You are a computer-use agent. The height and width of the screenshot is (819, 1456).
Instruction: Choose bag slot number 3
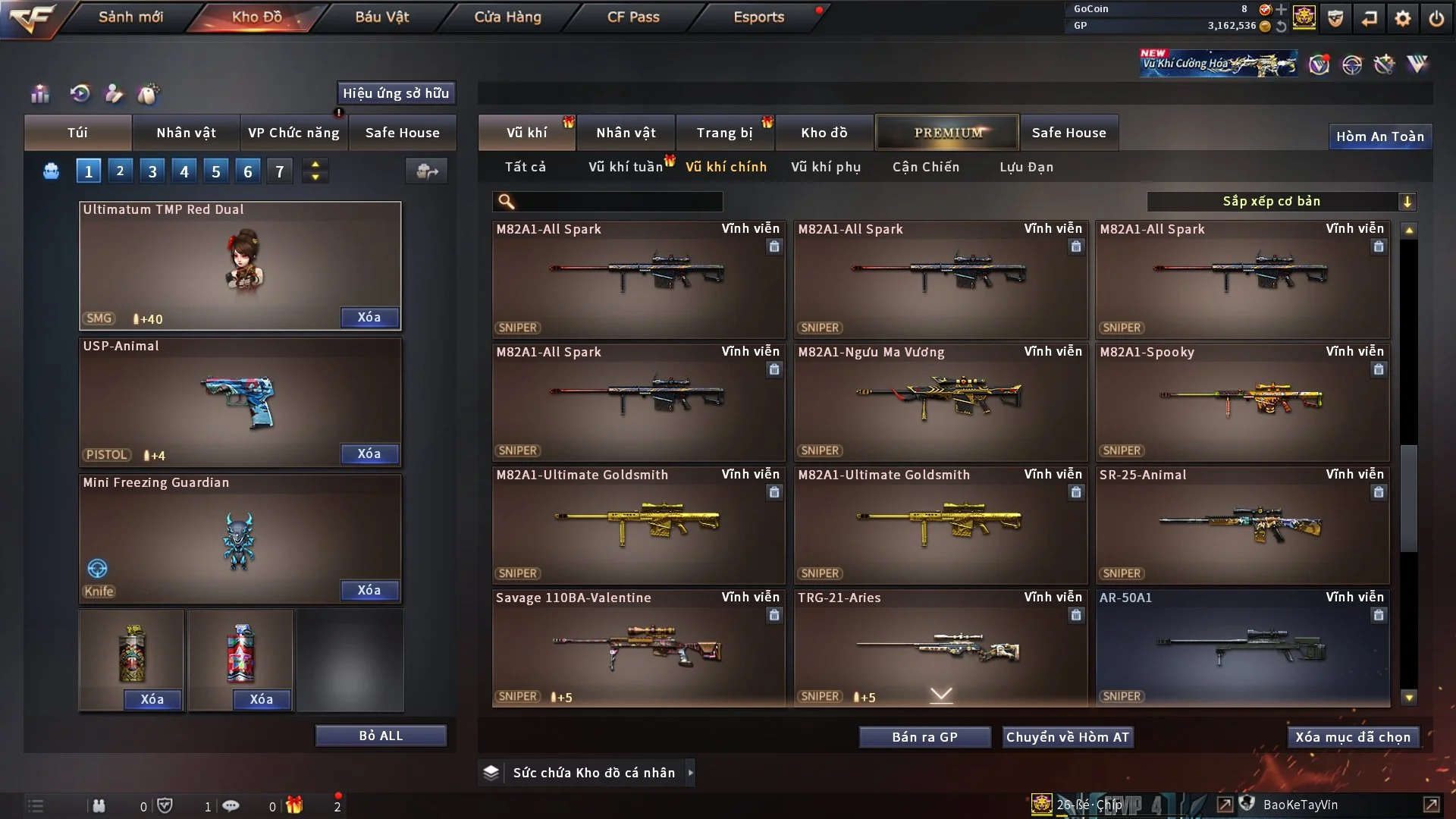[x=152, y=171]
